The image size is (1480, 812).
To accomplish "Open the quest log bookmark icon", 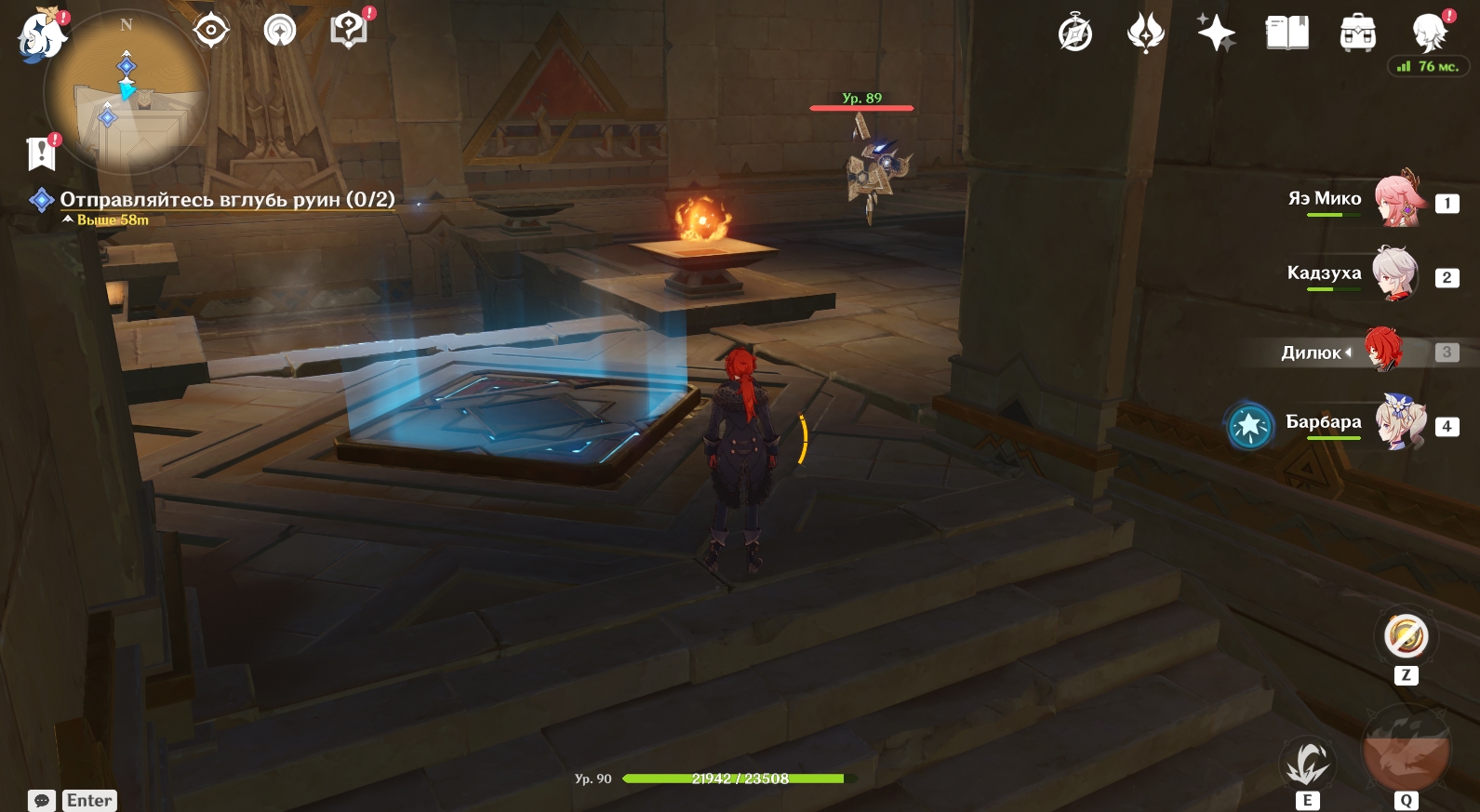I will pos(42,153).
